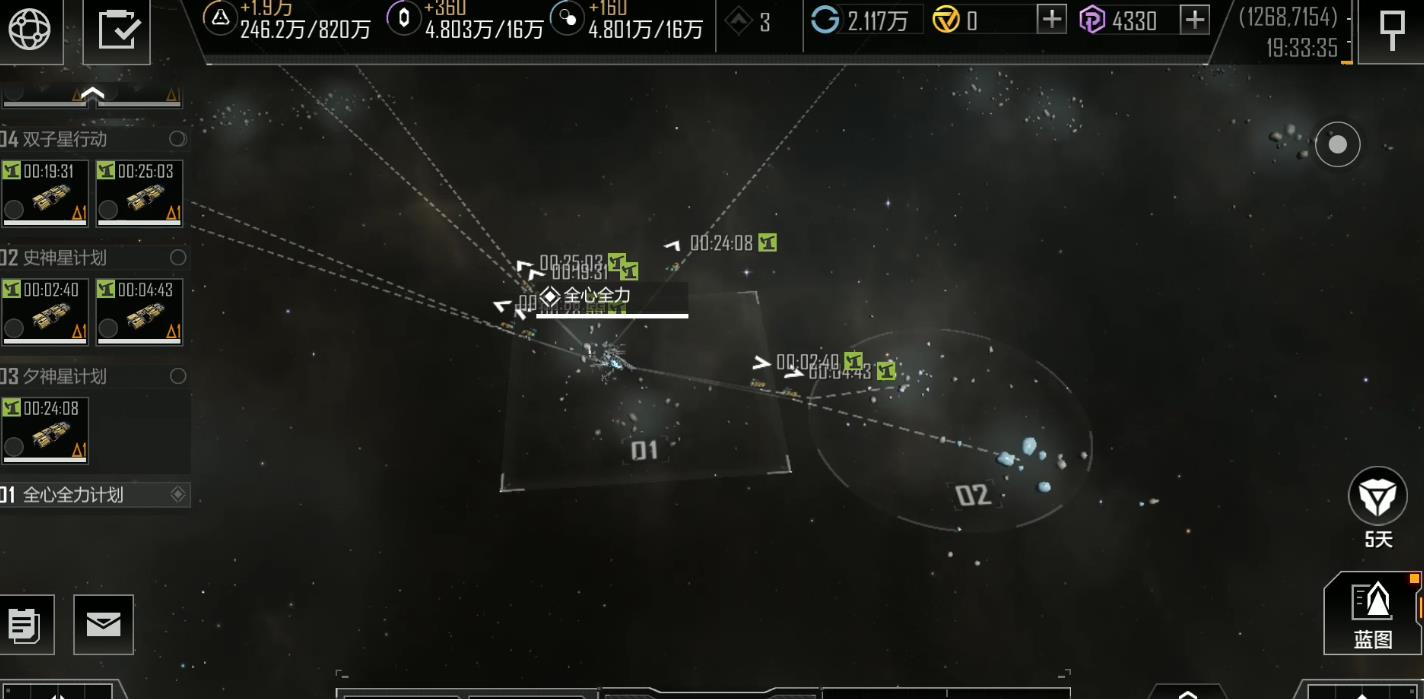Open the galaxy globe menu
Image resolution: width=1424 pixels, height=699 pixels.
(29, 29)
